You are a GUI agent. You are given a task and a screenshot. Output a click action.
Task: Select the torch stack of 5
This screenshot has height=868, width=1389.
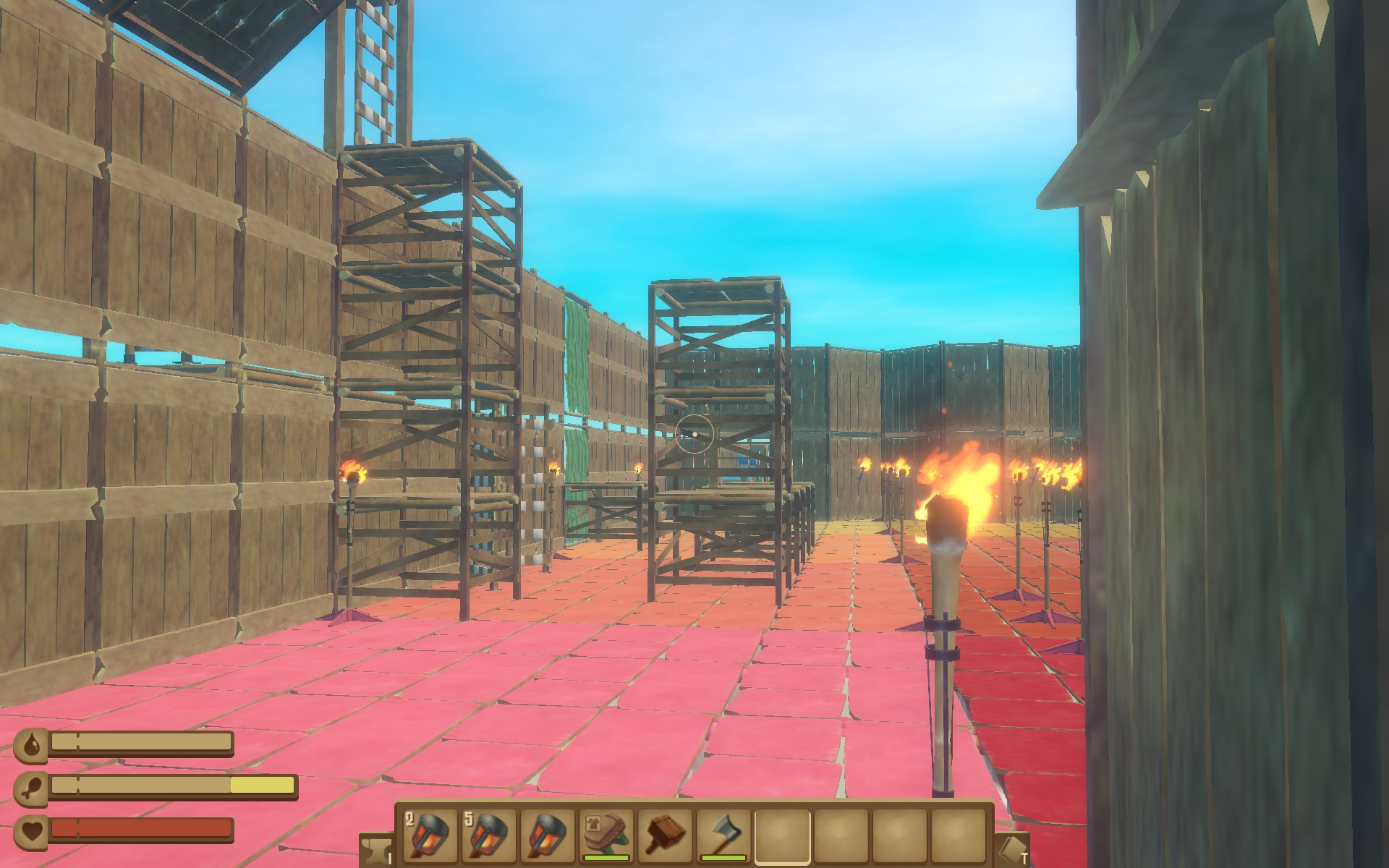click(488, 835)
